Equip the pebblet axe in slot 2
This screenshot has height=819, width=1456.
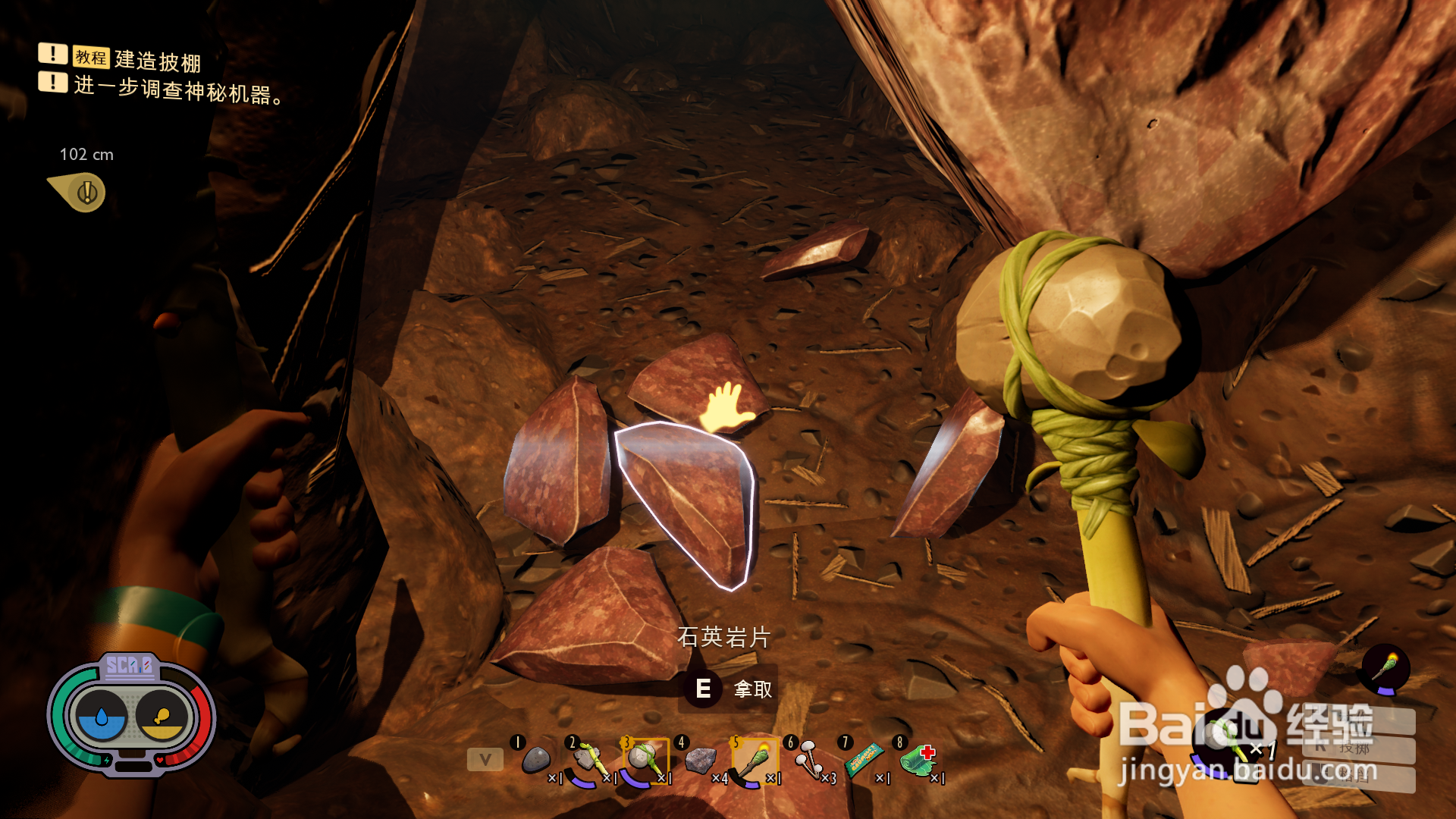click(589, 761)
